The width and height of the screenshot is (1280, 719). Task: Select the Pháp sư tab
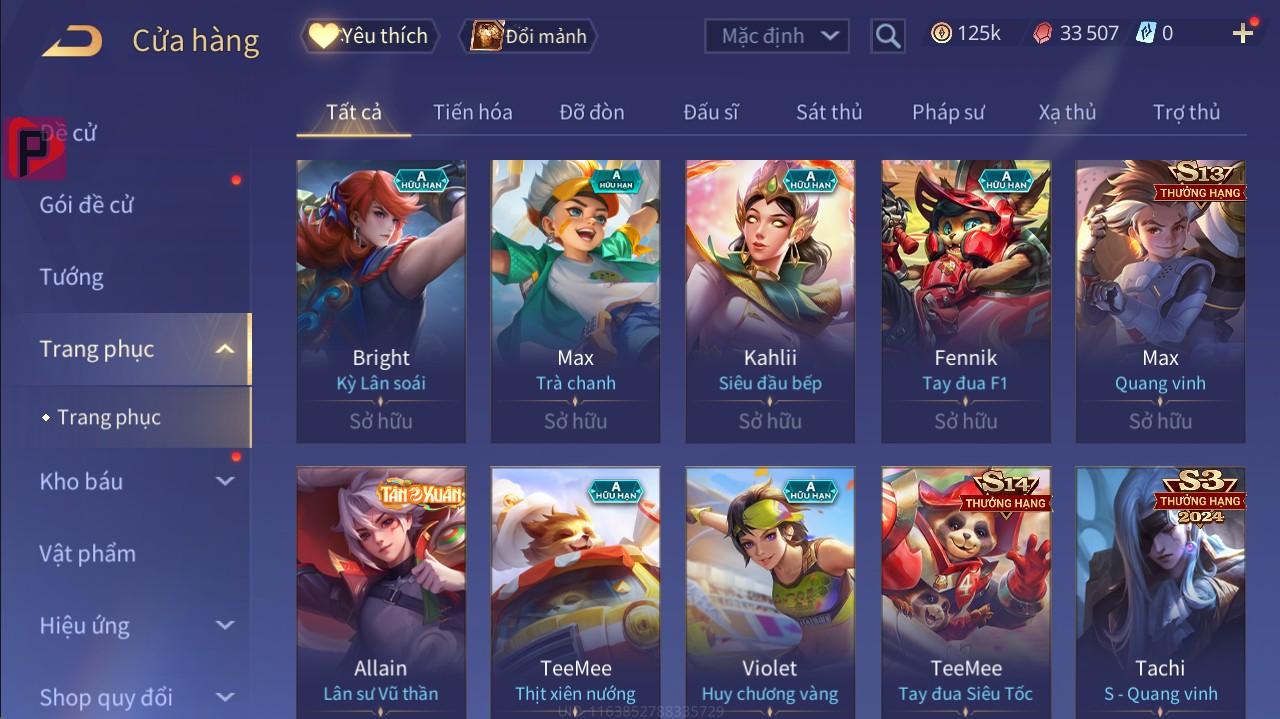click(948, 112)
